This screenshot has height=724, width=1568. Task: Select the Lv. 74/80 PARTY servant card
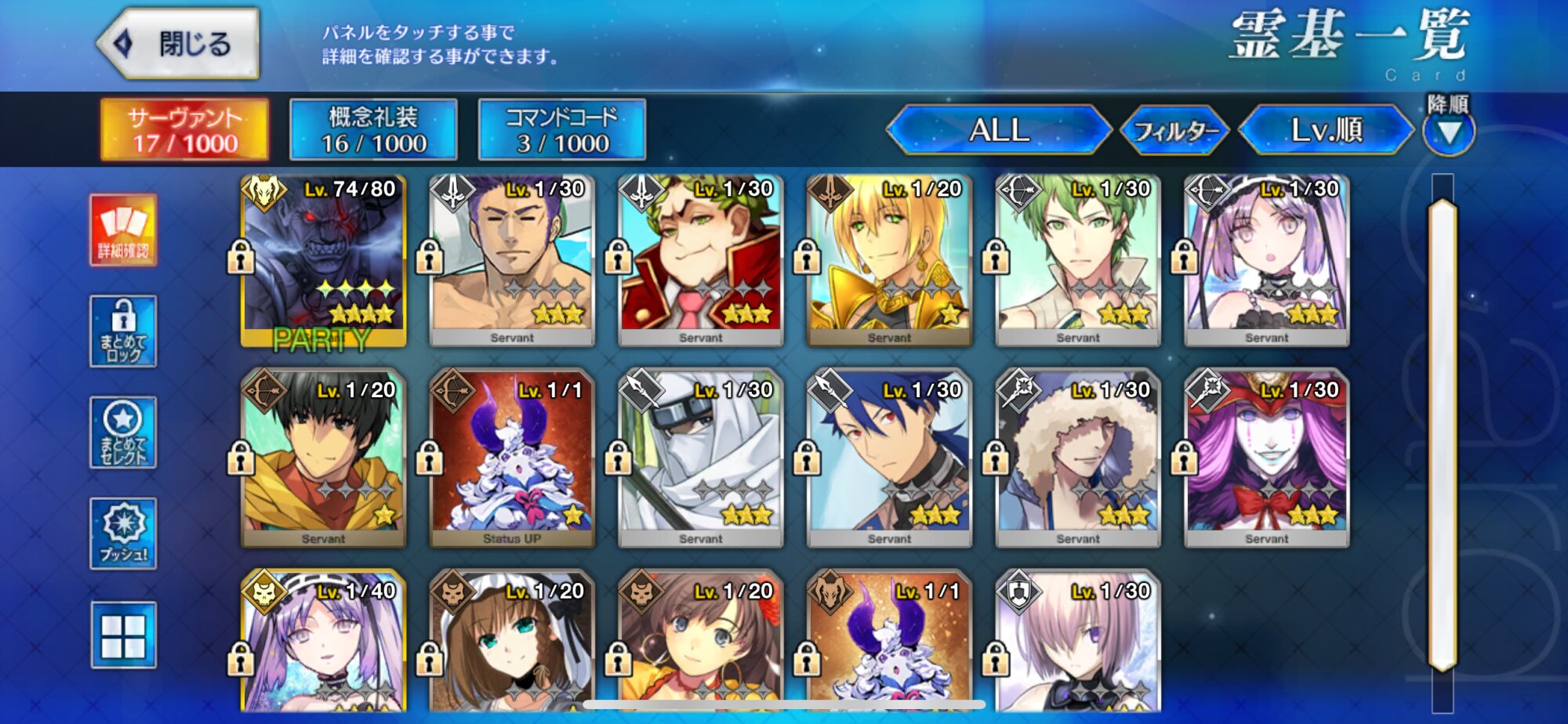pyautogui.click(x=323, y=260)
